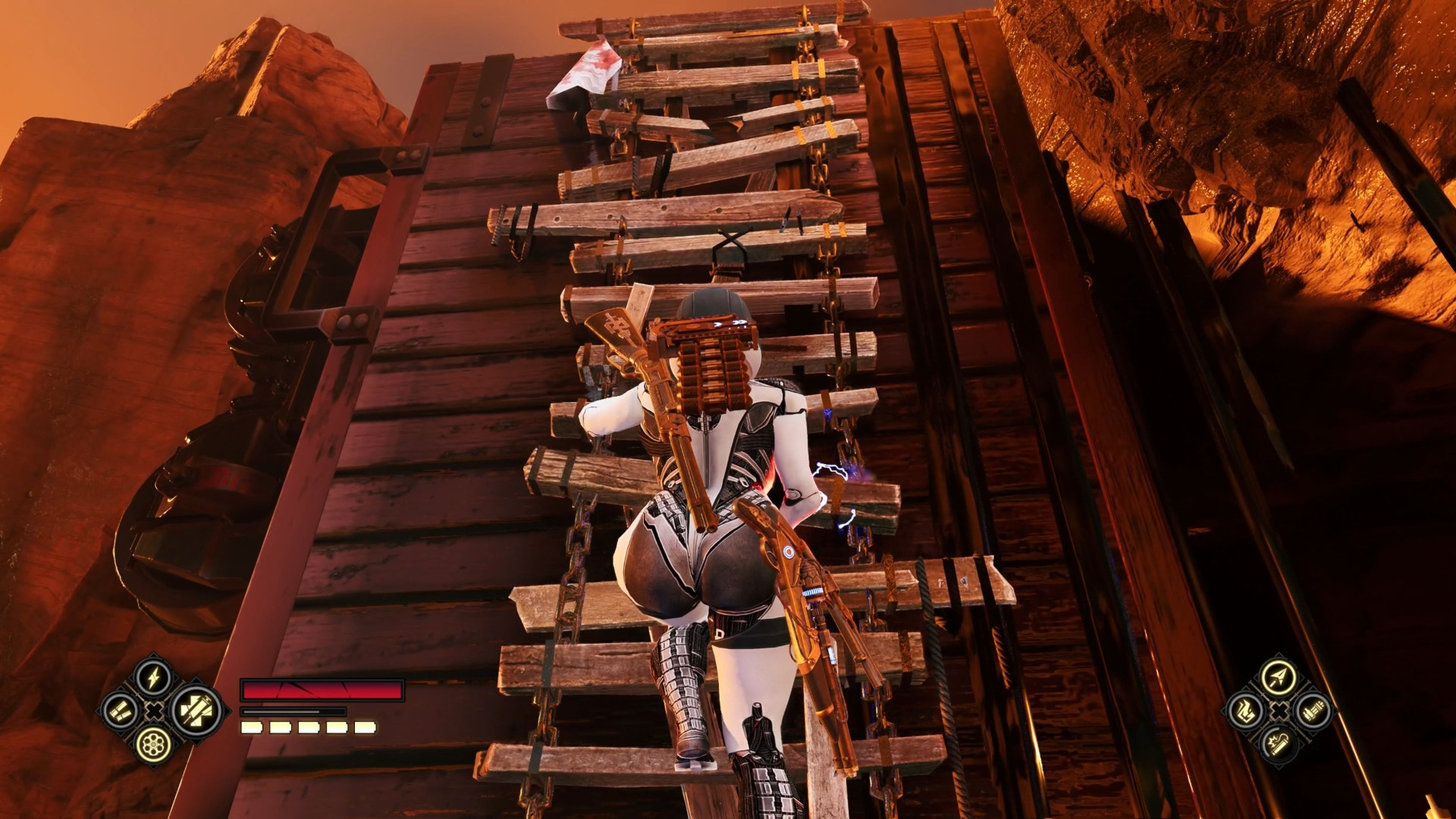The width and height of the screenshot is (1456, 819).
Task: Select the rifle ammo magazine icon
Action: (x=1313, y=711)
